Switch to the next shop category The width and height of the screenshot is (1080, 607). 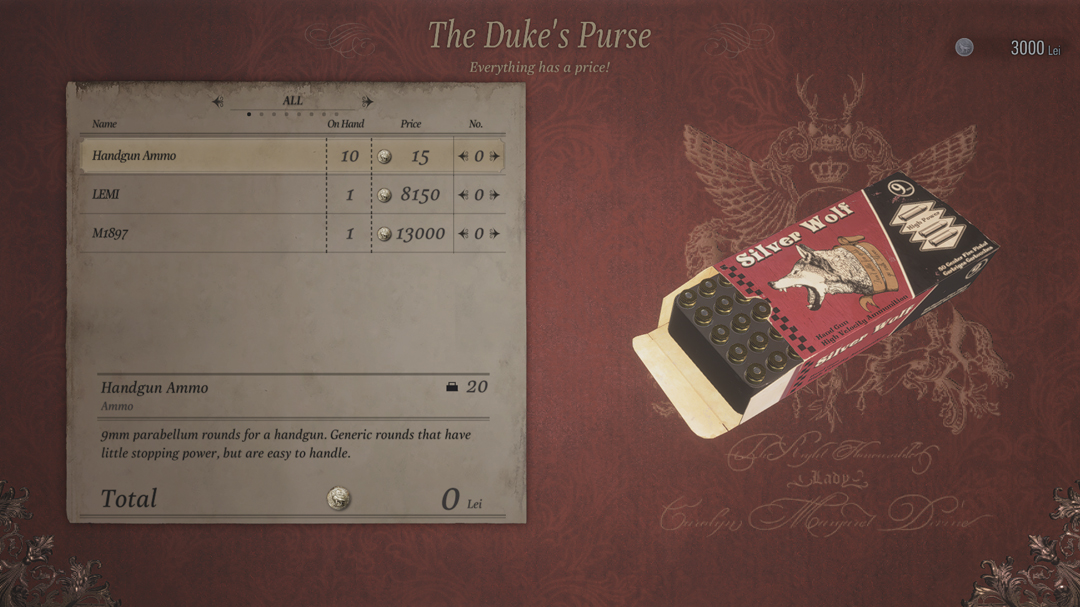[x=368, y=101]
